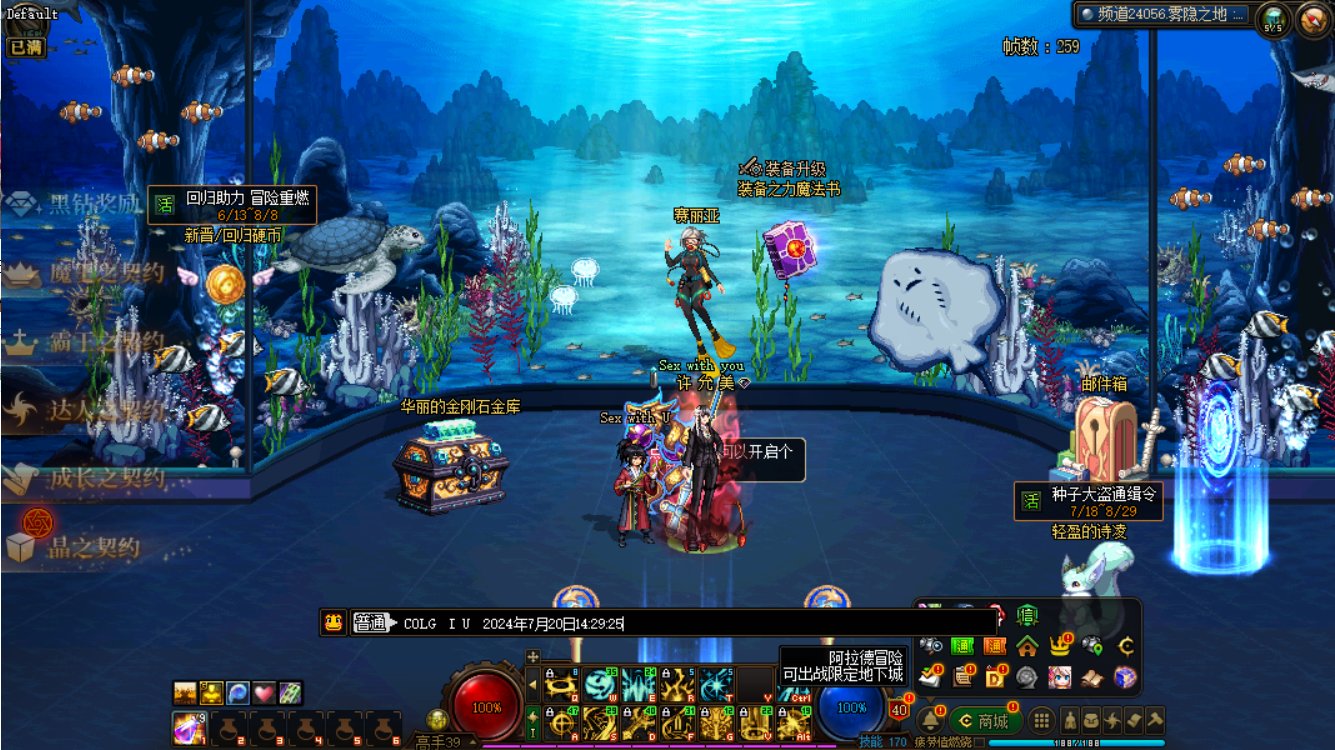This screenshot has width=1335, height=750.
Task: Open the channel selector 频道24056
Action: 1164,14
